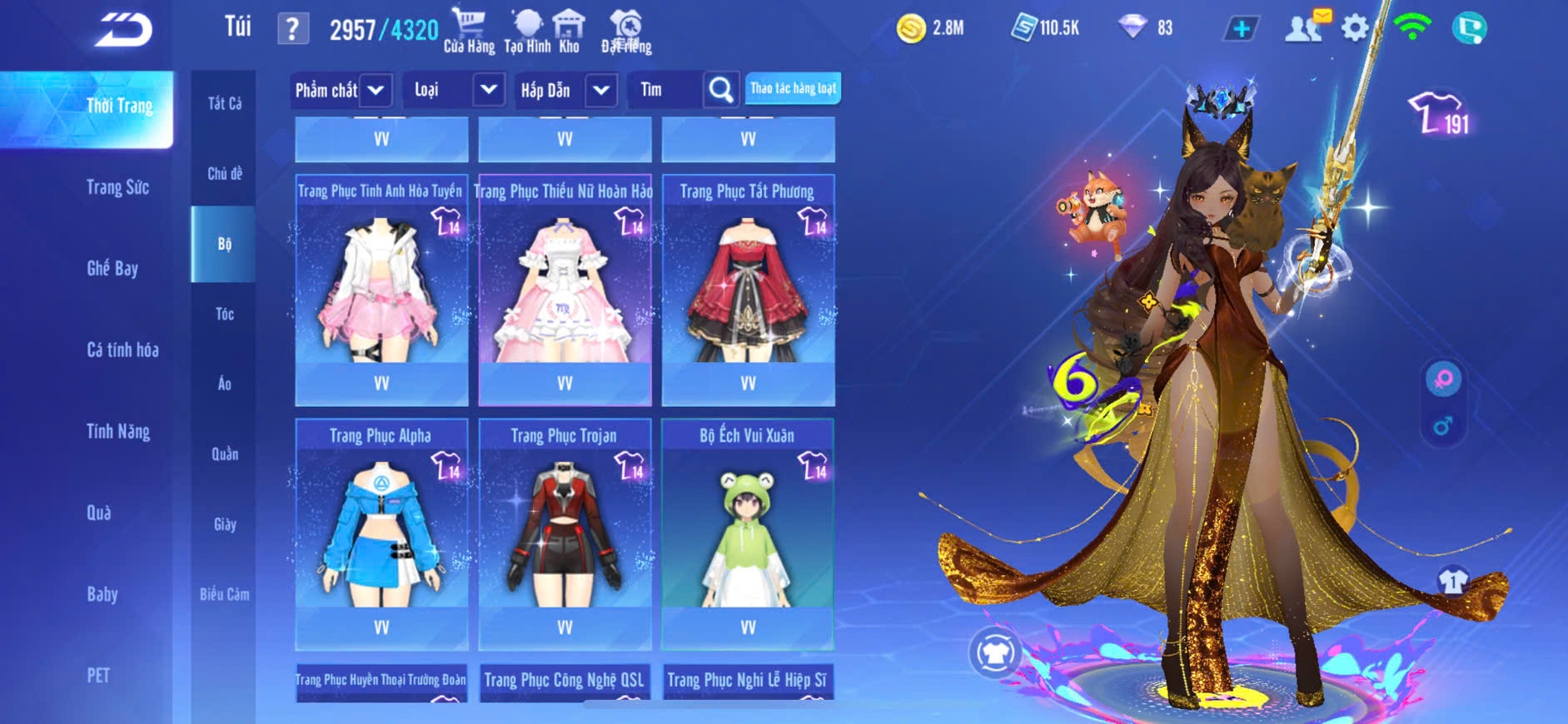
Task: Click the magnifying glass search button
Action: [720, 90]
